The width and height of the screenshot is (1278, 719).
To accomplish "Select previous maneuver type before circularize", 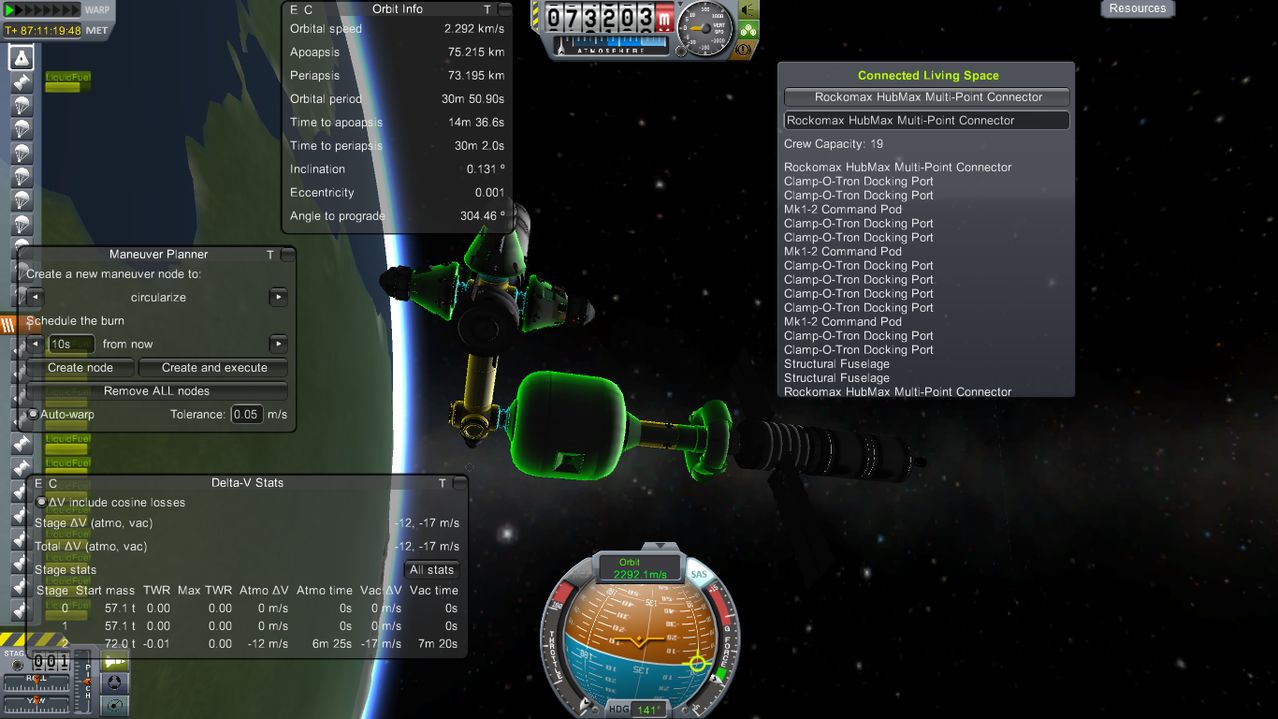I will [35, 297].
